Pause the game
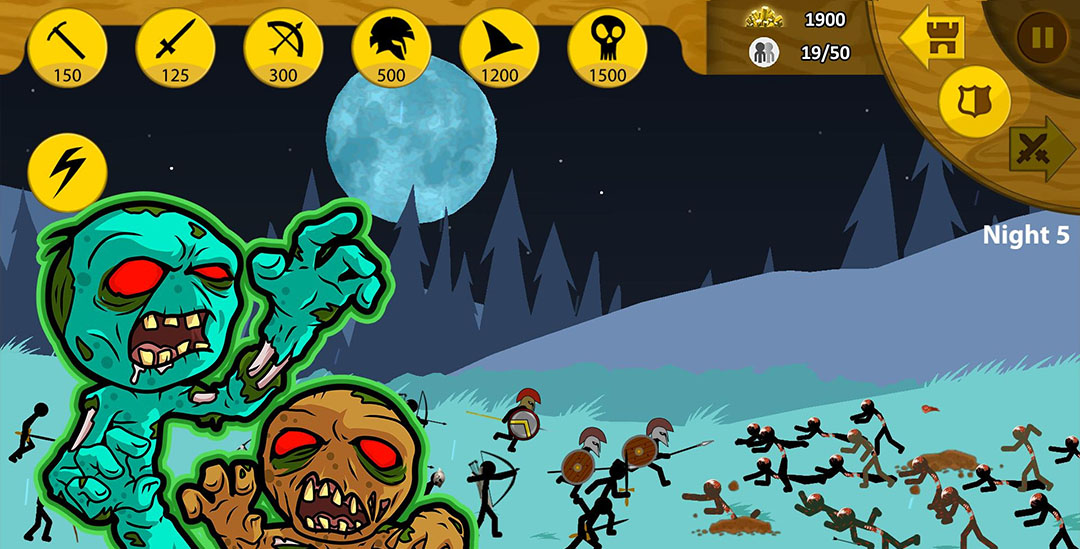The height and width of the screenshot is (549, 1080). click(1042, 38)
